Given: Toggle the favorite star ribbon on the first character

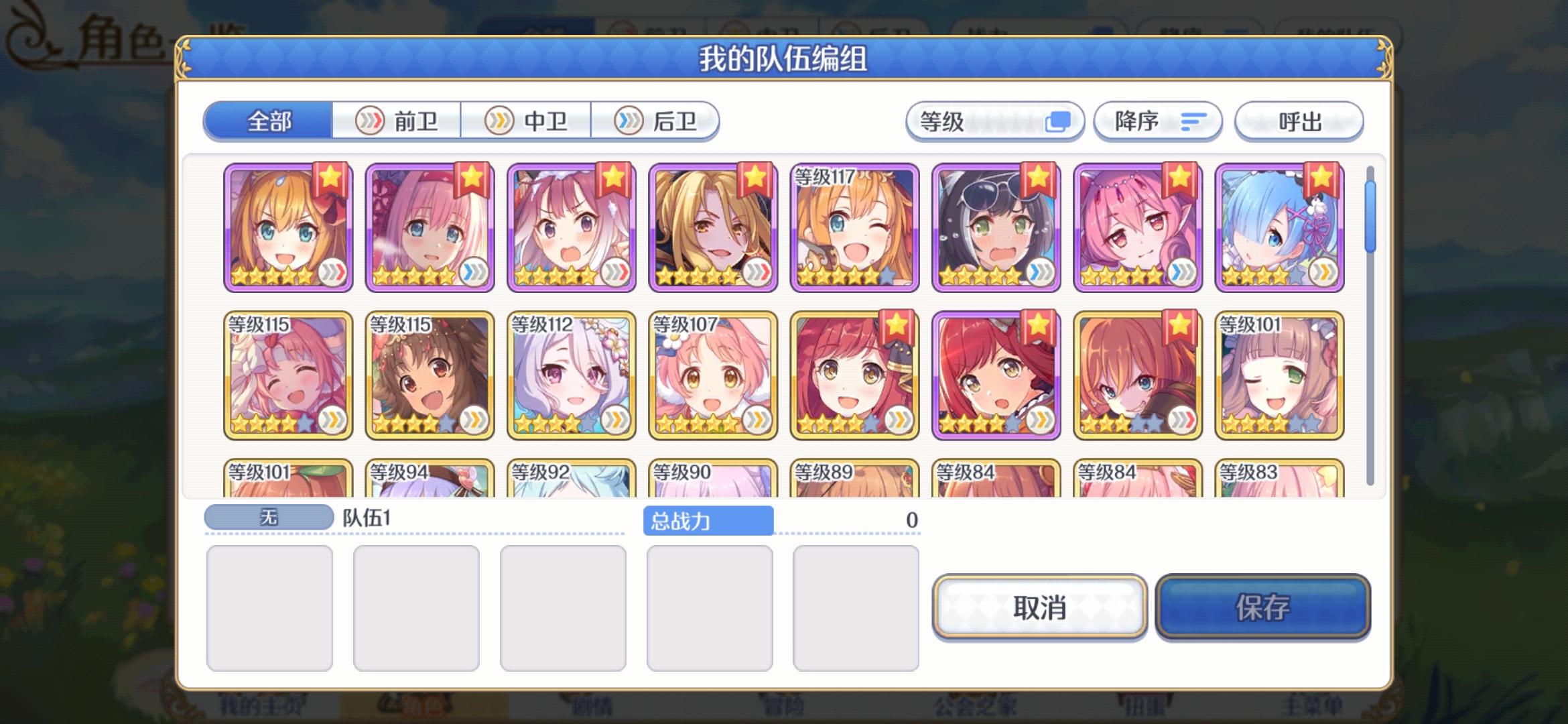Looking at the screenshot, I should pos(330,180).
